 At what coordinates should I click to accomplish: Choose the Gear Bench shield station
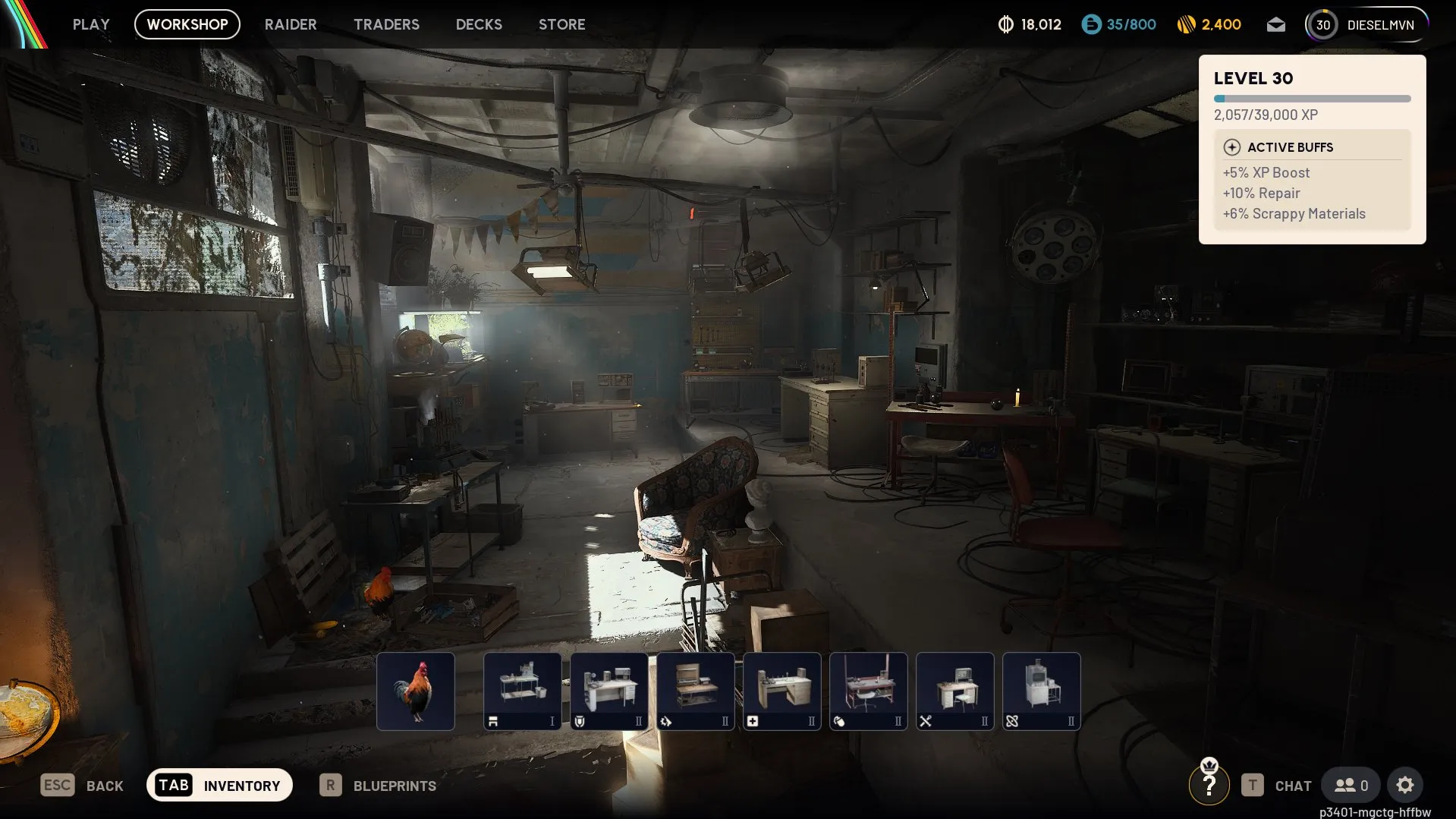pos(609,691)
